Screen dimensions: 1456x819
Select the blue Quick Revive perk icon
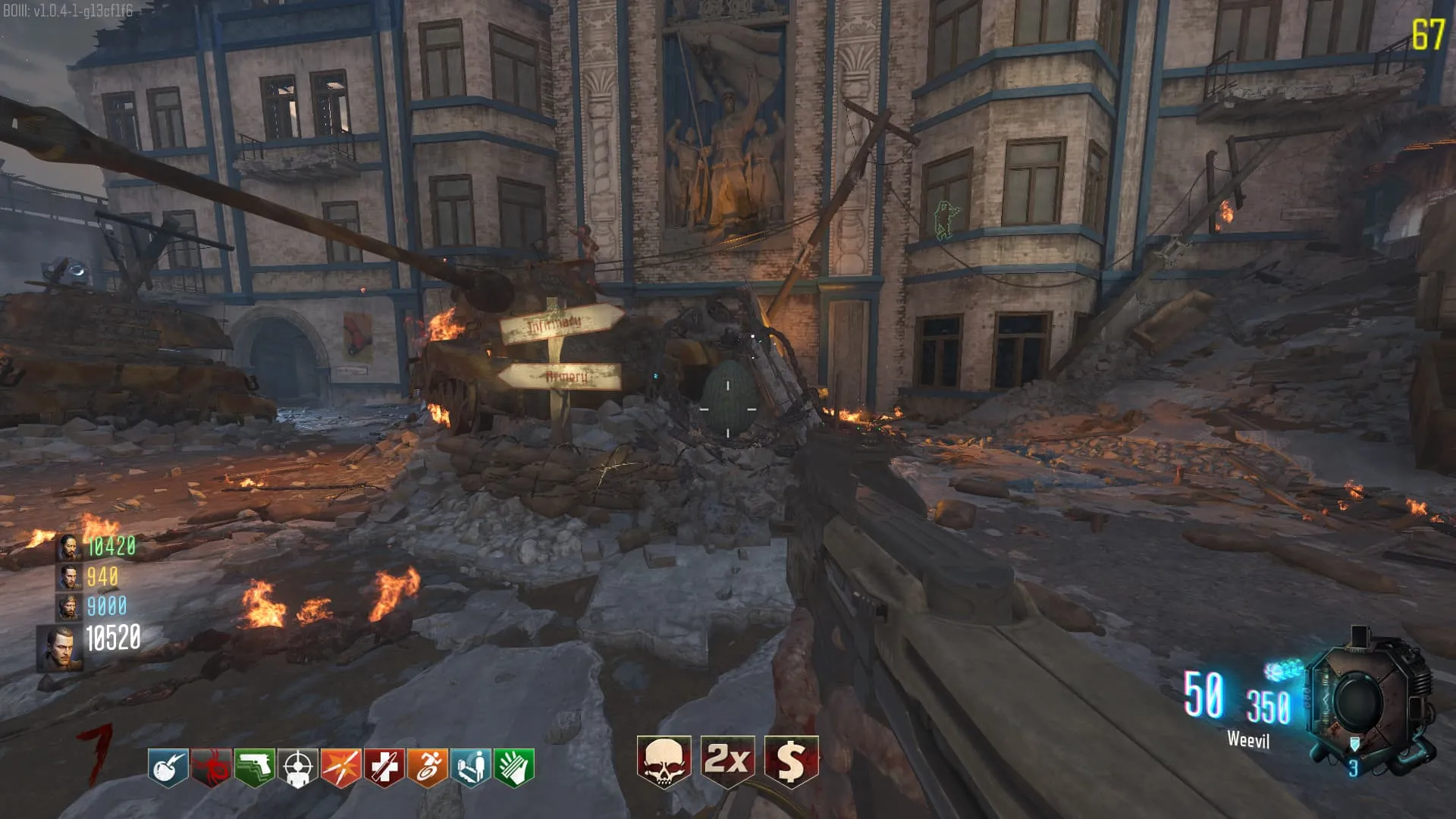pos(470,767)
